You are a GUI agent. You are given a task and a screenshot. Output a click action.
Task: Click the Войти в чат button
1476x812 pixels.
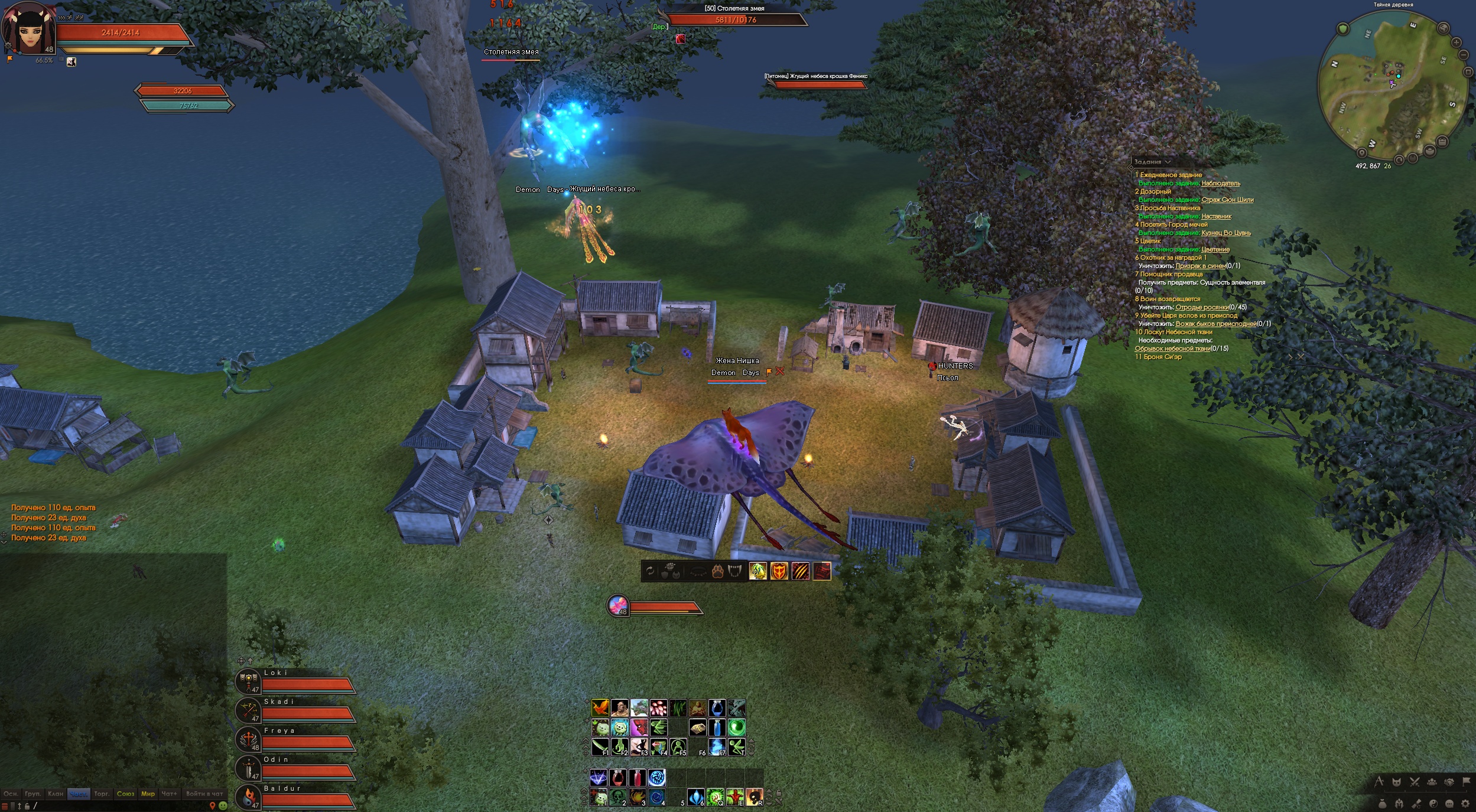click(x=204, y=794)
